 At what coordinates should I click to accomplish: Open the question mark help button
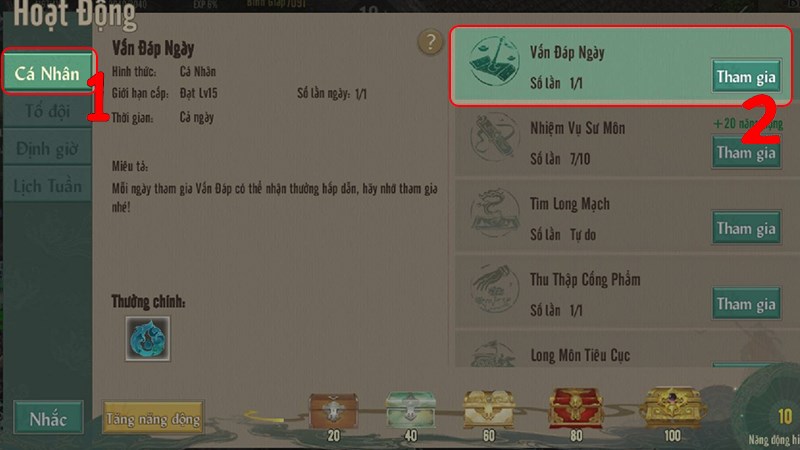pos(430,42)
